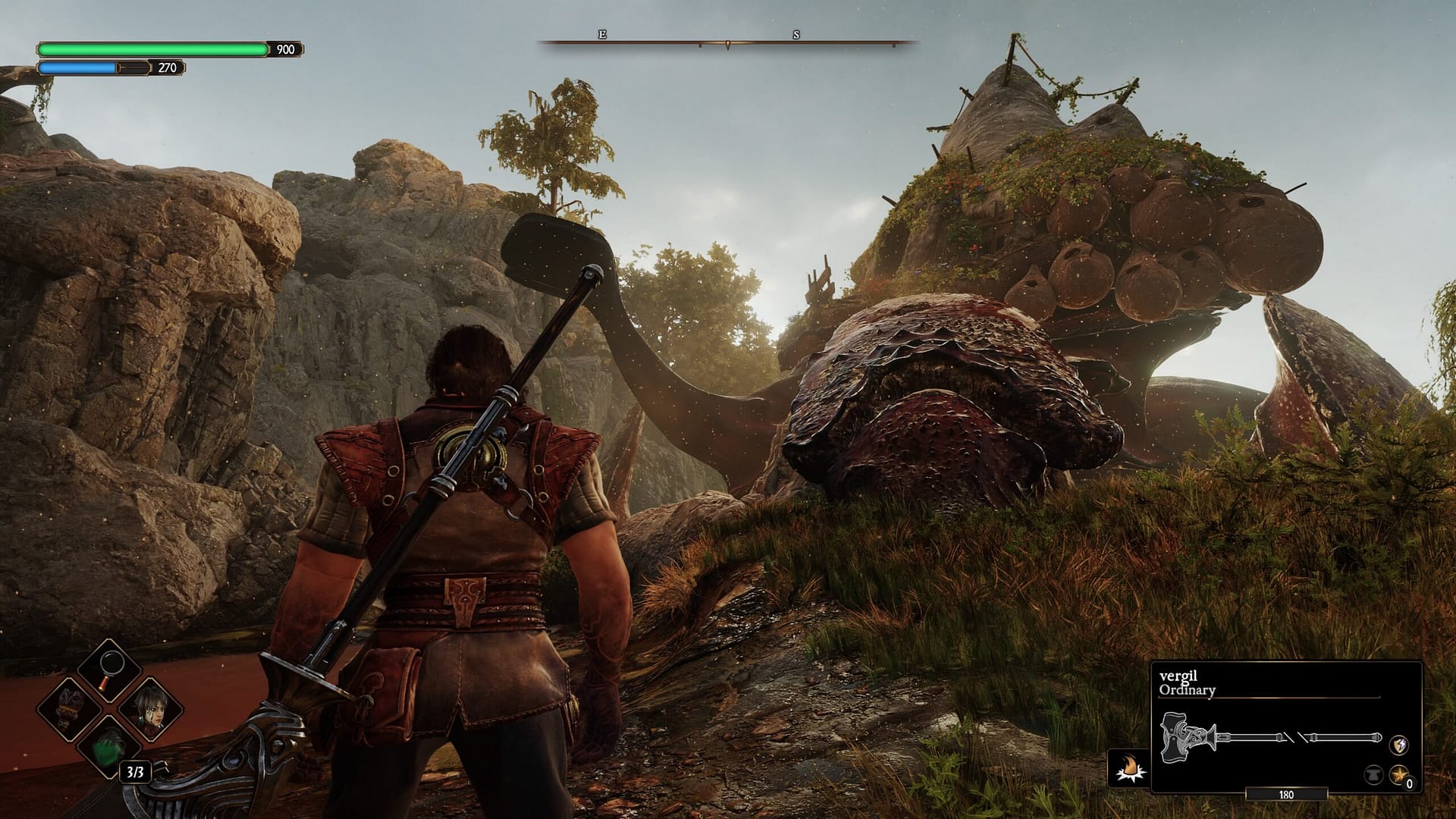Use the green potion quick slot
This screenshot has width=1456, height=819.
pos(110,751)
